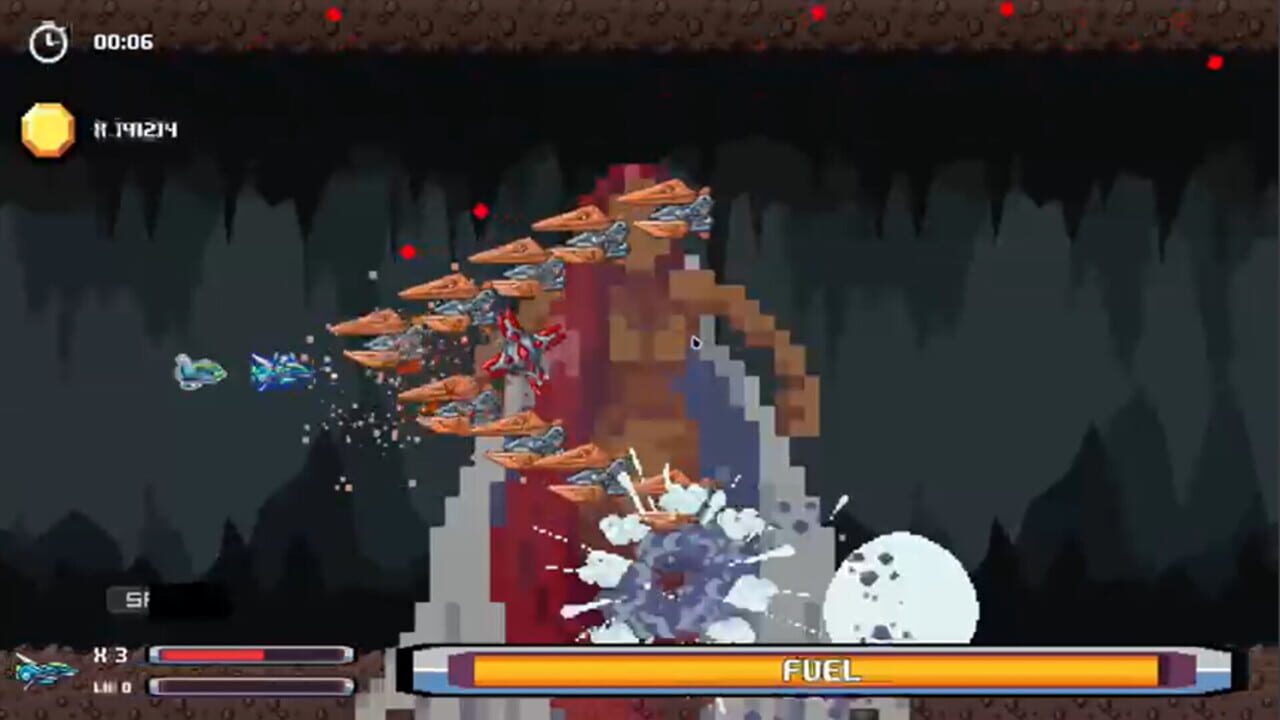Click the score value next to the coin
Screen dimensions: 1280x720
pos(135,128)
